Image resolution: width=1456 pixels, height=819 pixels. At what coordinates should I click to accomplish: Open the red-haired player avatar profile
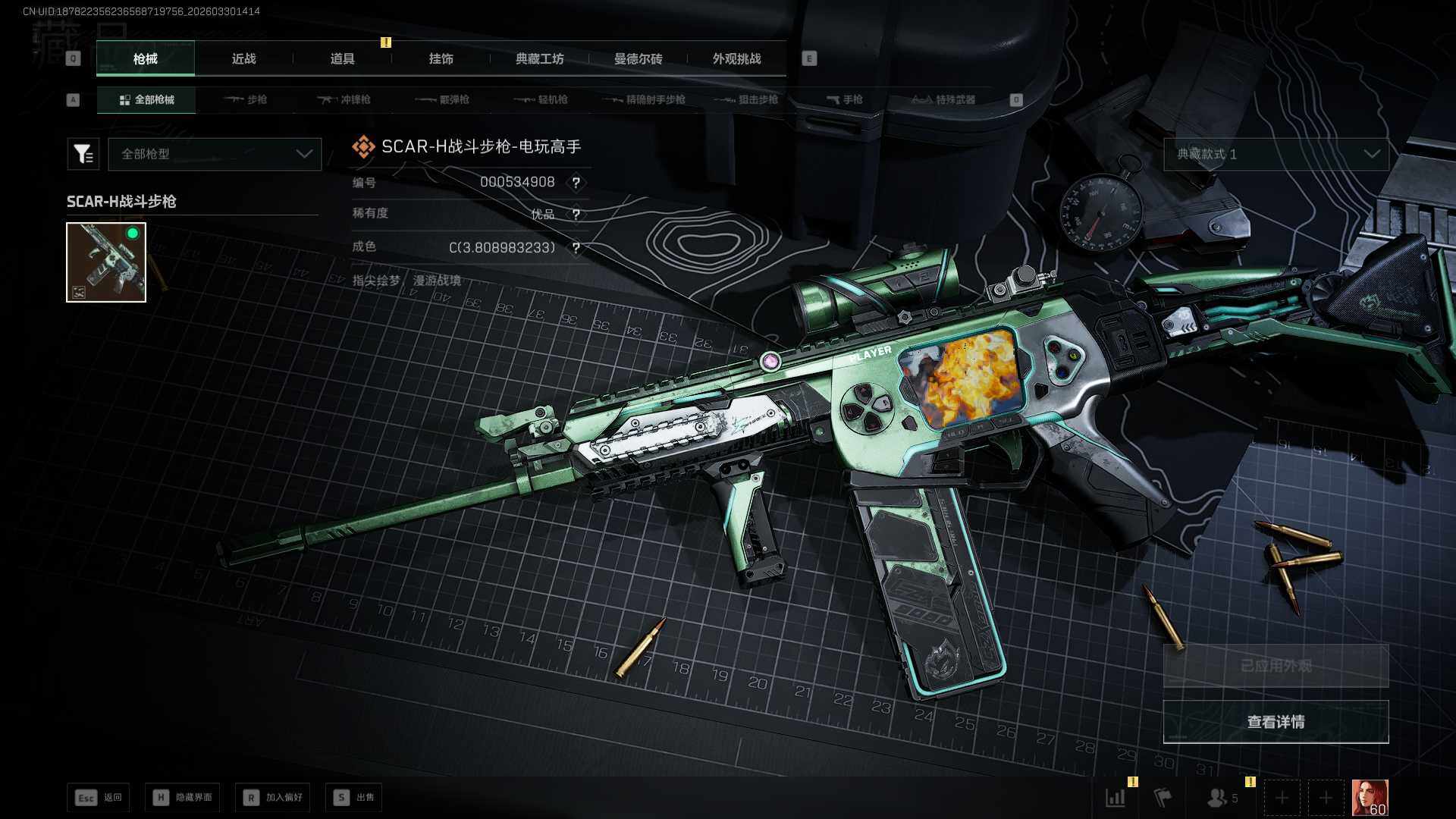click(x=1370, y=798)
